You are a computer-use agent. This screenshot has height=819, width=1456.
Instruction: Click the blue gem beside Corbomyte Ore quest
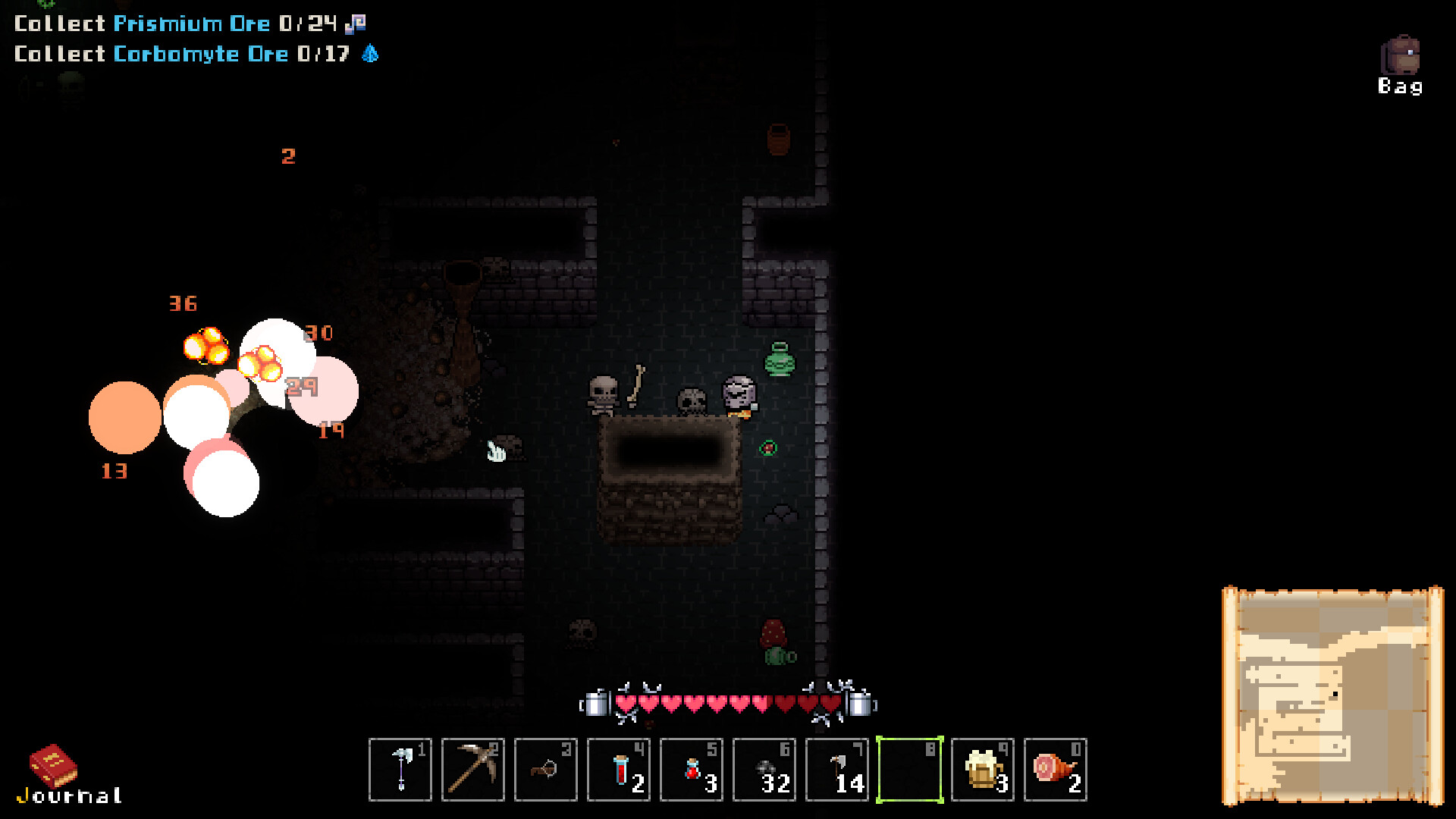click(x=371, y=54)
